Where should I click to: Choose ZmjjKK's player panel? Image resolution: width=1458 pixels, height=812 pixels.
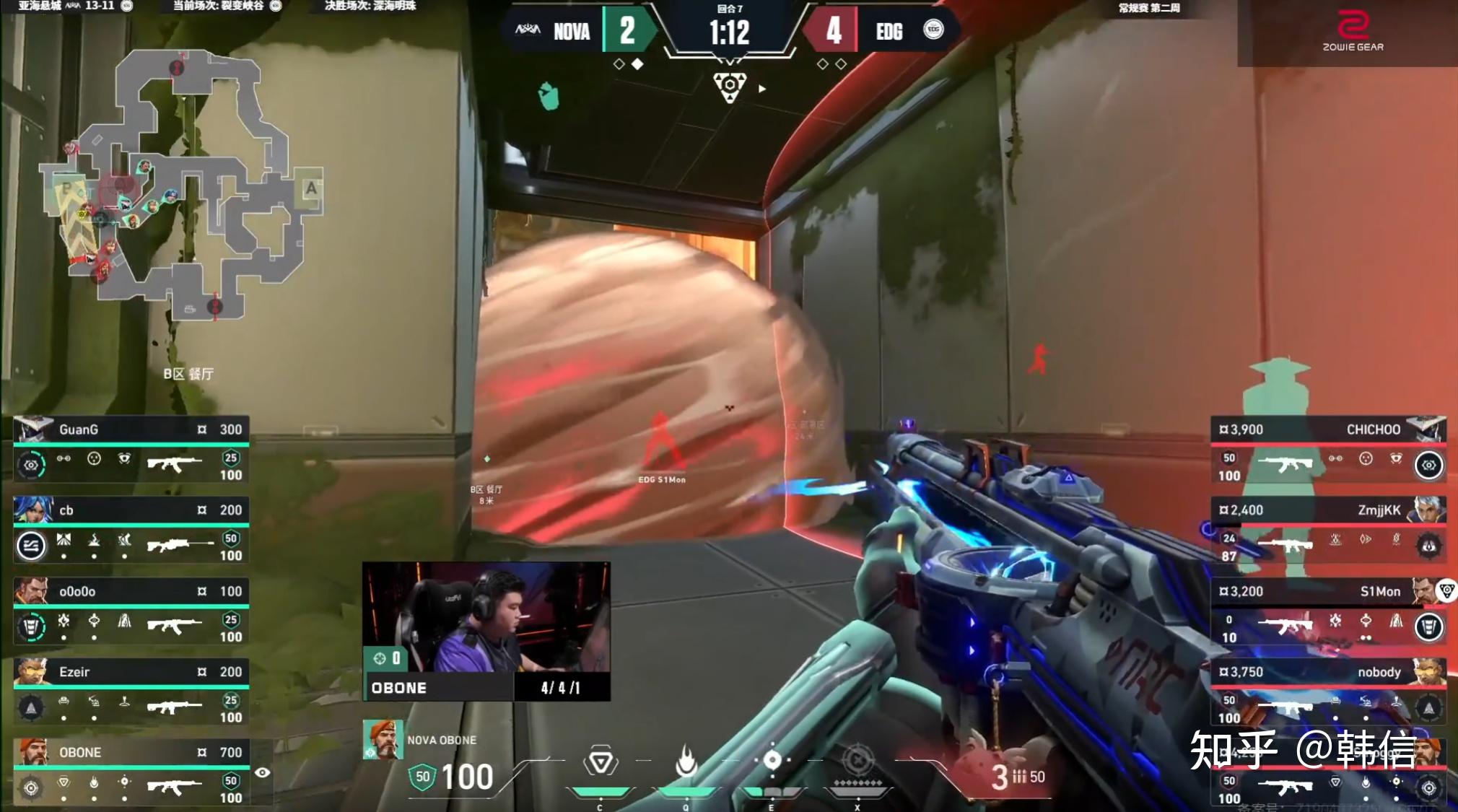pos(1328,529)
